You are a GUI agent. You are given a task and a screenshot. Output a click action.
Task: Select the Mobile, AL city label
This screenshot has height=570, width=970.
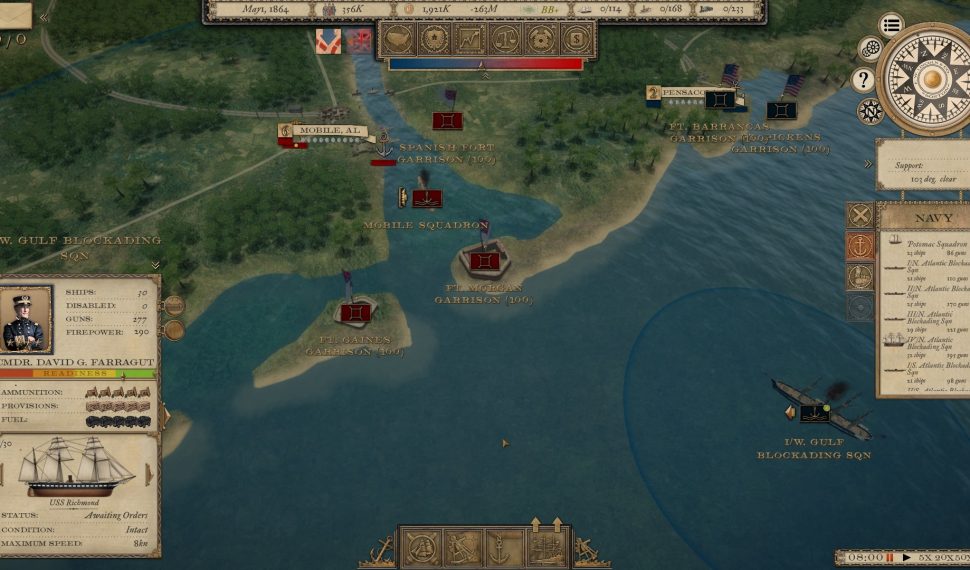(325, 131)
